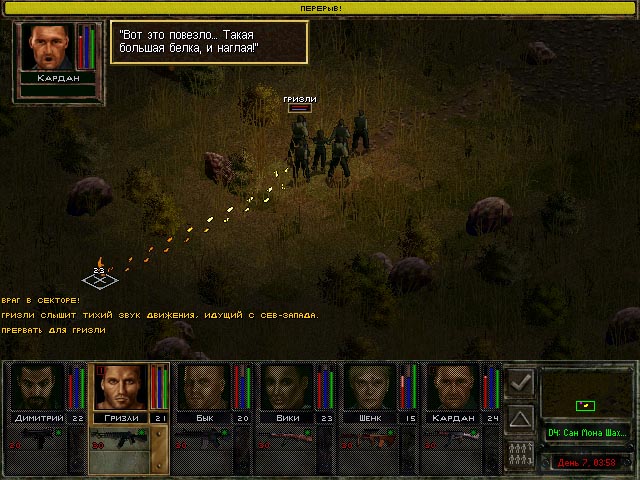640x480 pixels.
Task: Click Шенк's weapon slot
Action: pos(372,441)
